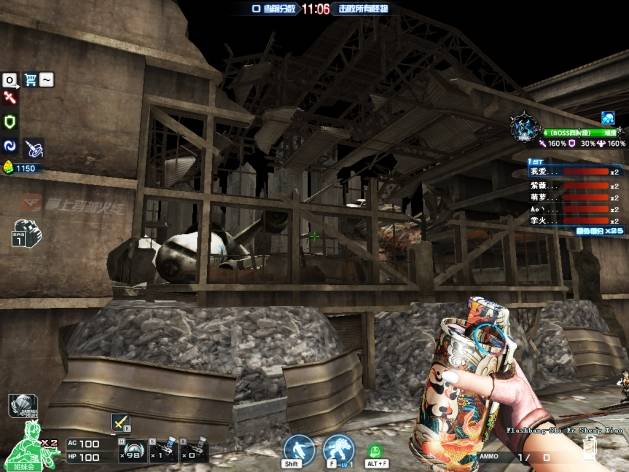Activate the running figure sprint skill

pos(298,447)
